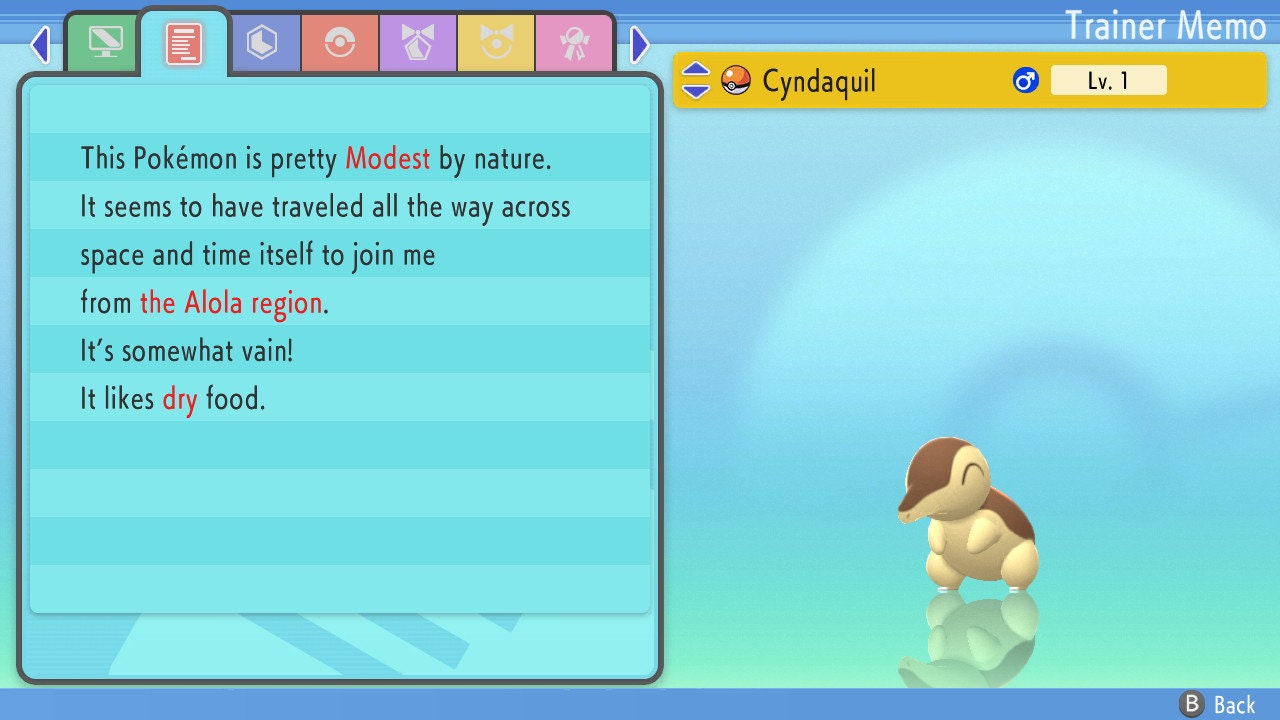Open the pink rosette ribbon tab
The image size is (1280, 720).
pos(573,43)
